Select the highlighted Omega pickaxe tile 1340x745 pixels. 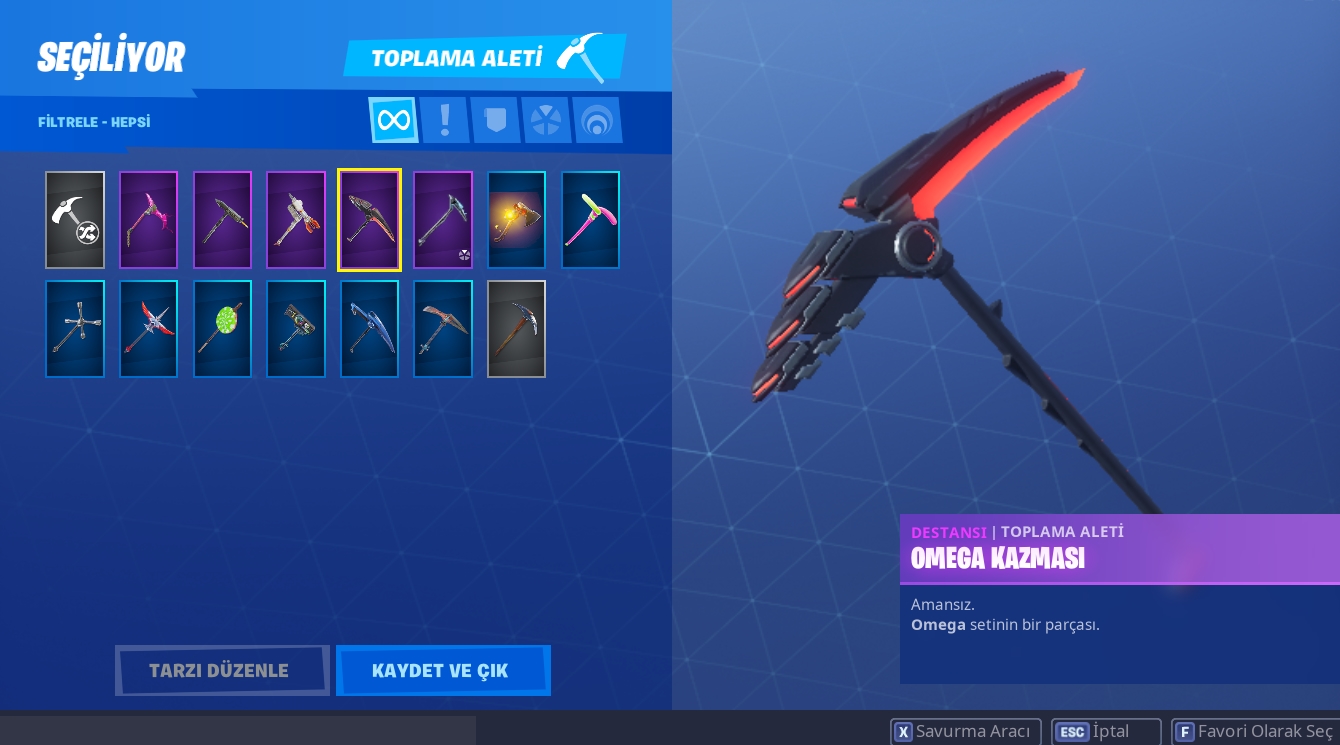(369, 220)
